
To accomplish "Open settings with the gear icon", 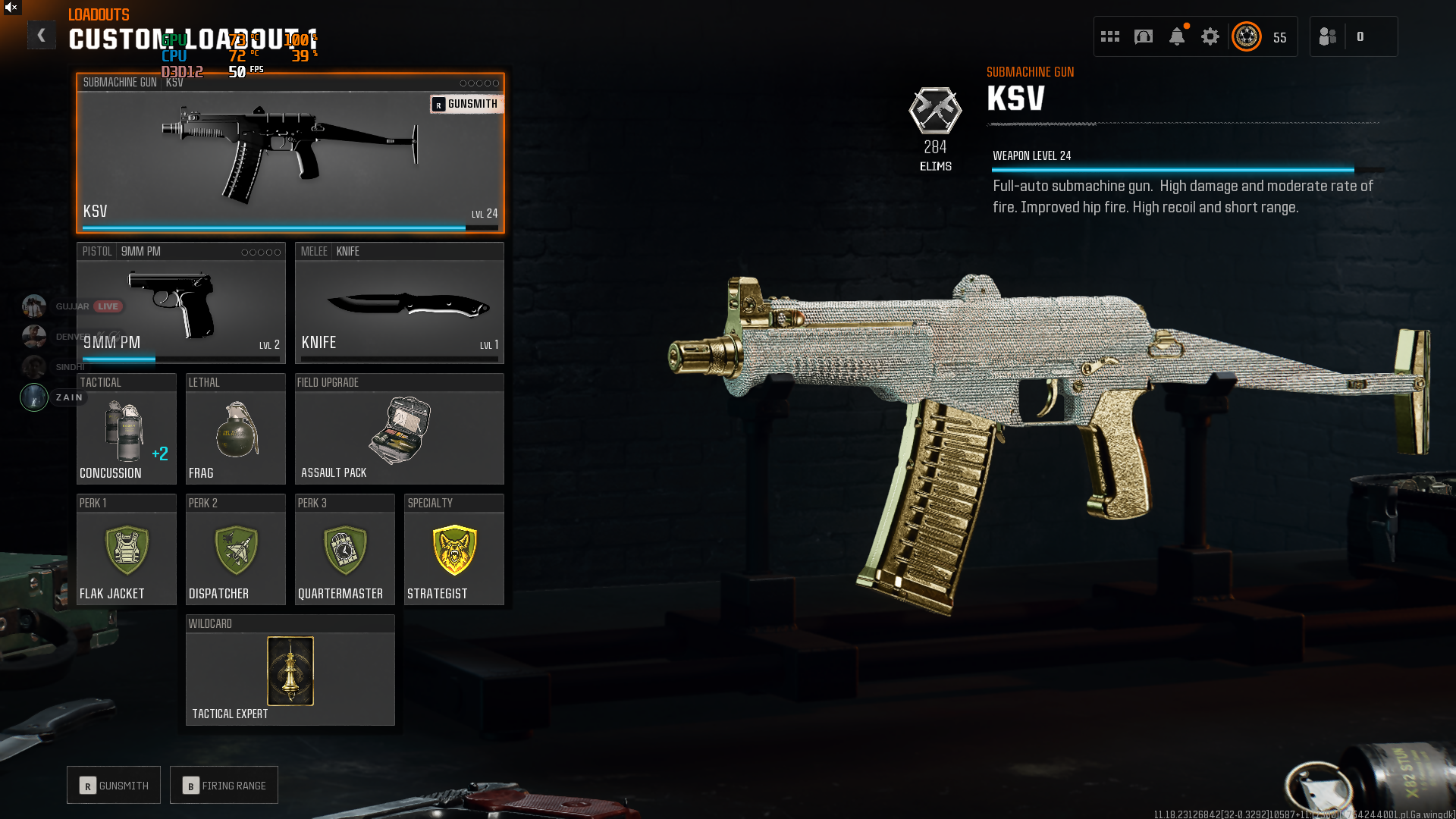I will click(1210, 36).
